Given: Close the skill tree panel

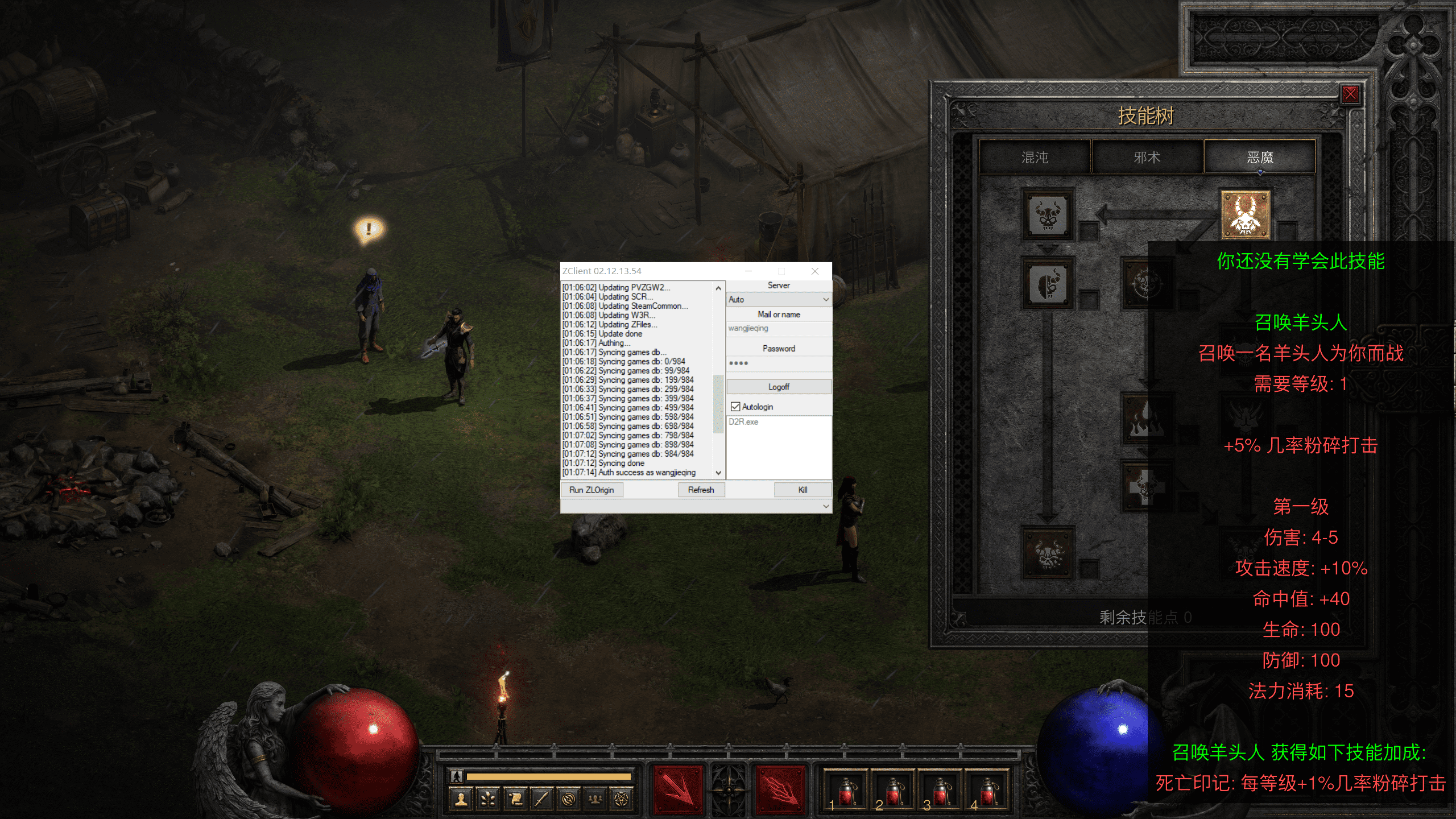Looking at the screenshot, I should point(1350,94).
